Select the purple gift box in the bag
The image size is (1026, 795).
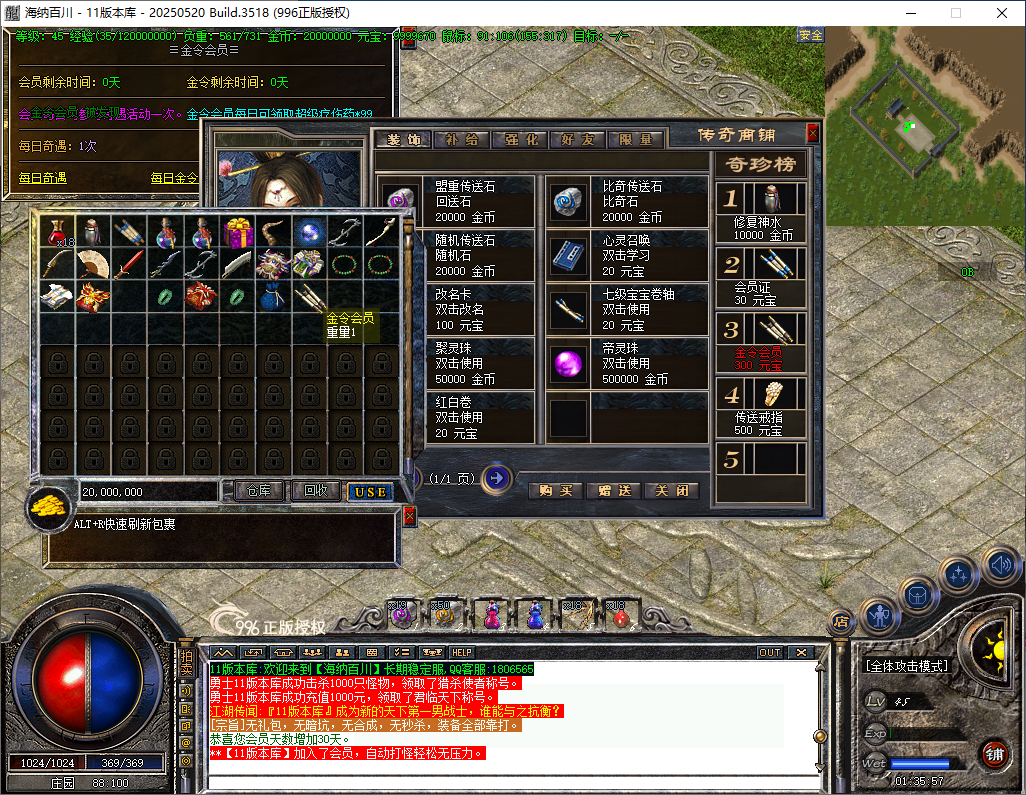point(239,232)
